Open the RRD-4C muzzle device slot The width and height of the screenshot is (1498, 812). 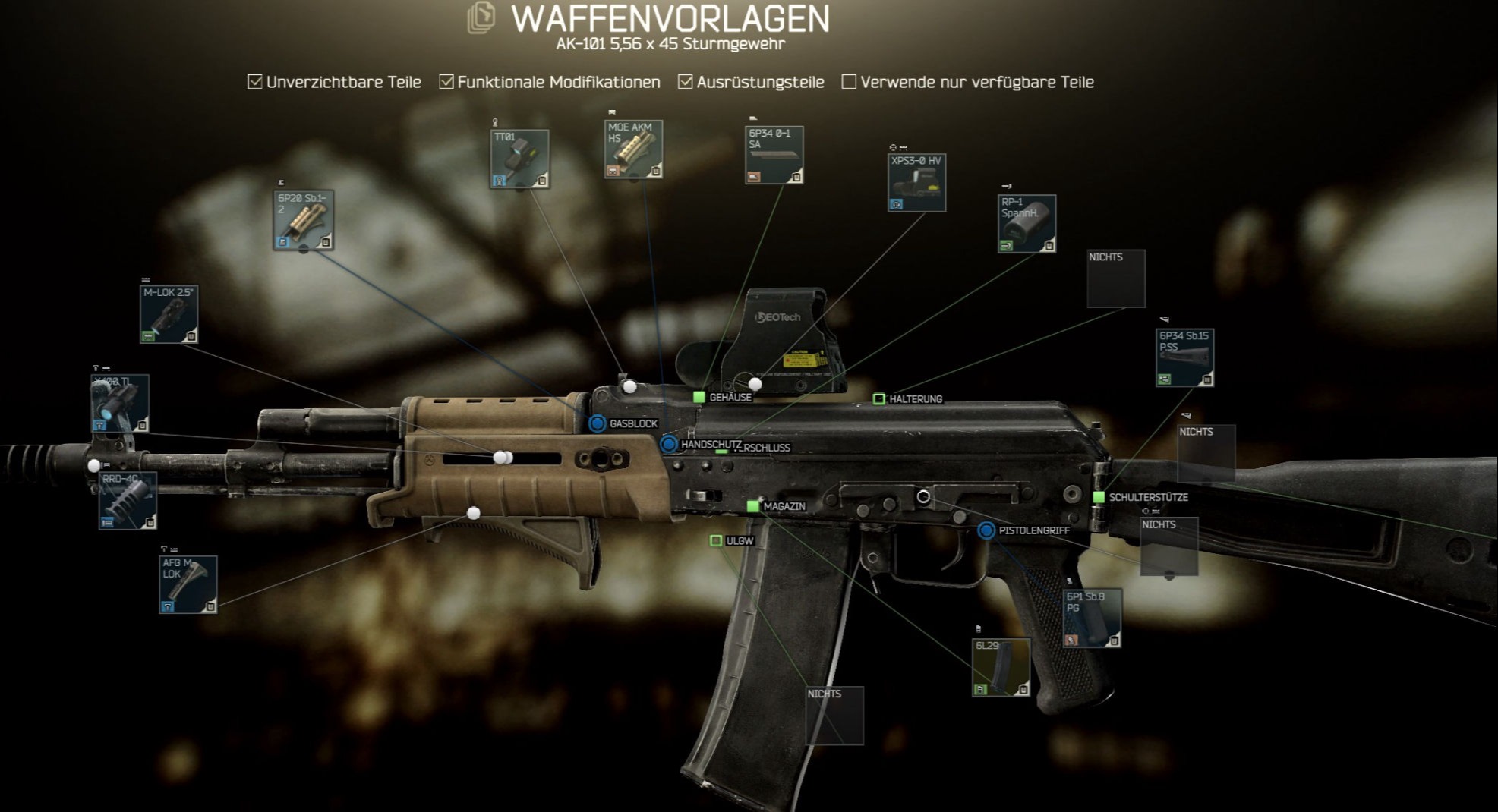128,500
